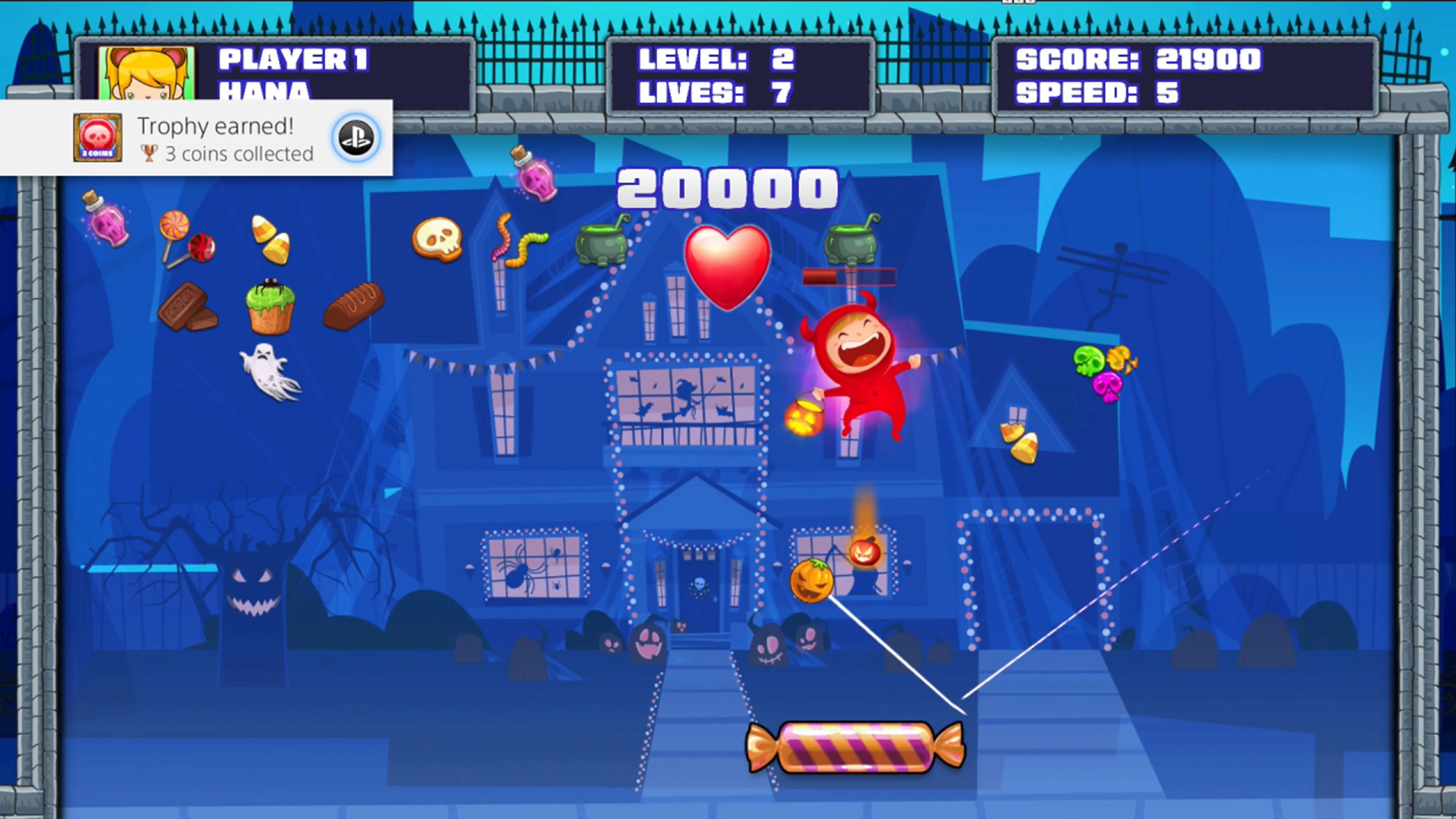Click the 20000 bonus score text

point(726,189)
